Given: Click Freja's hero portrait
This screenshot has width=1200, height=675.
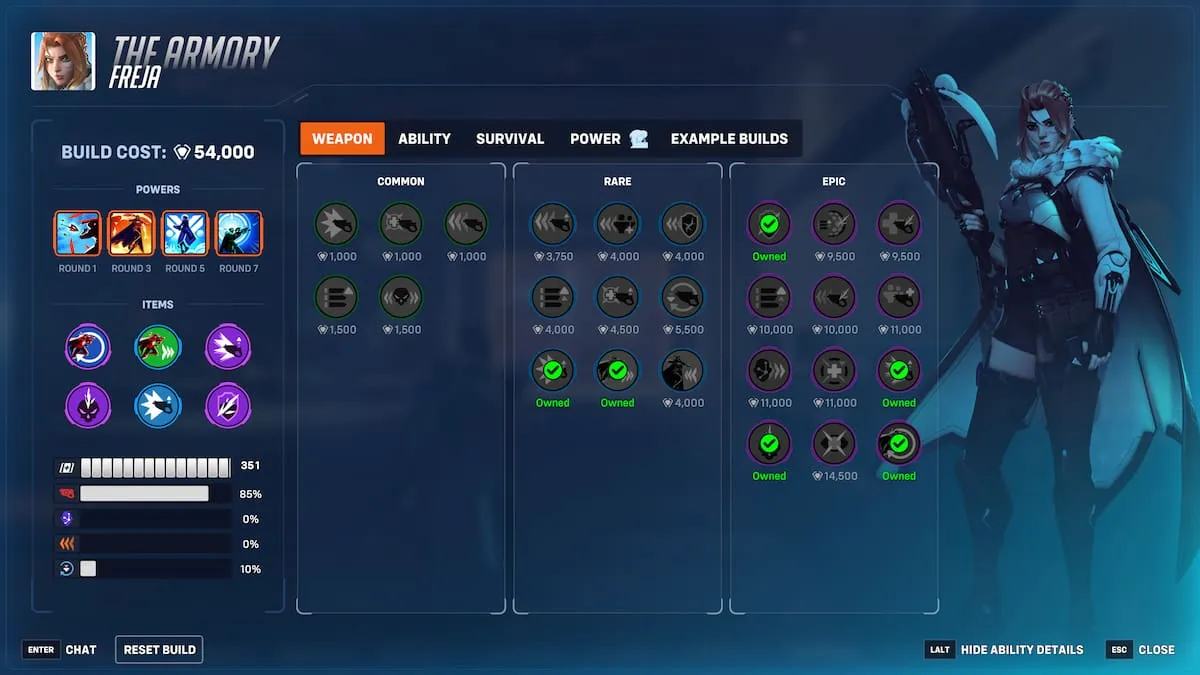Looking at the screenshot, I should point(63,61).
